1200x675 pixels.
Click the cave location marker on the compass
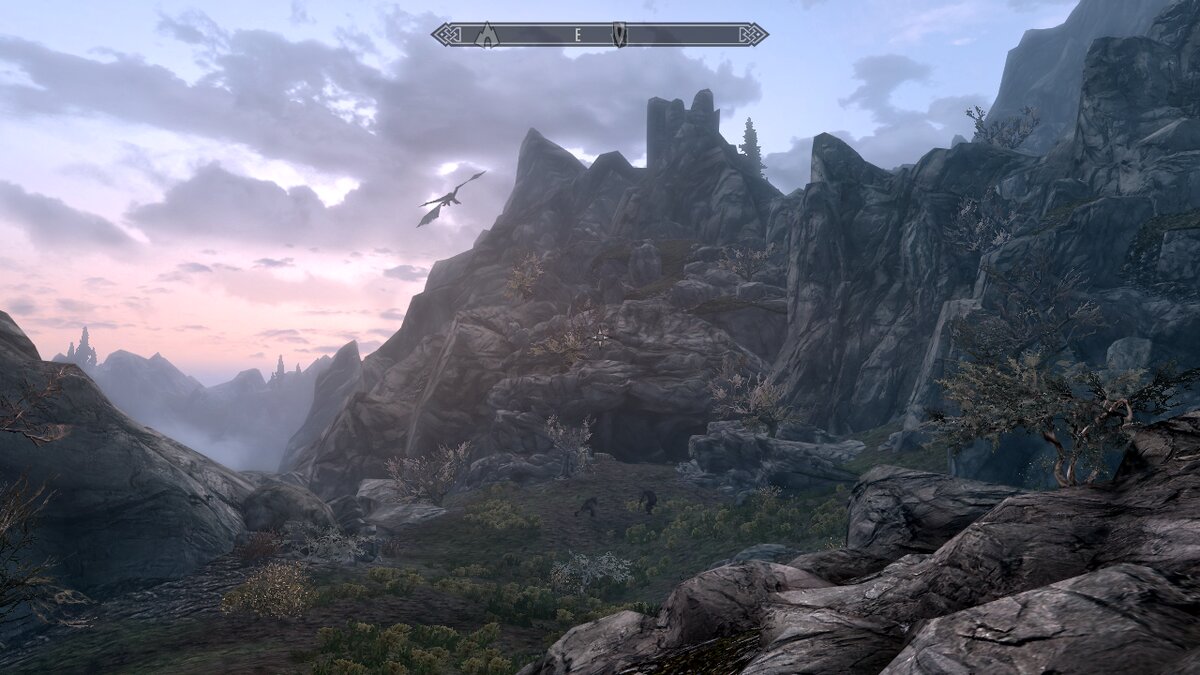point(487,35)
